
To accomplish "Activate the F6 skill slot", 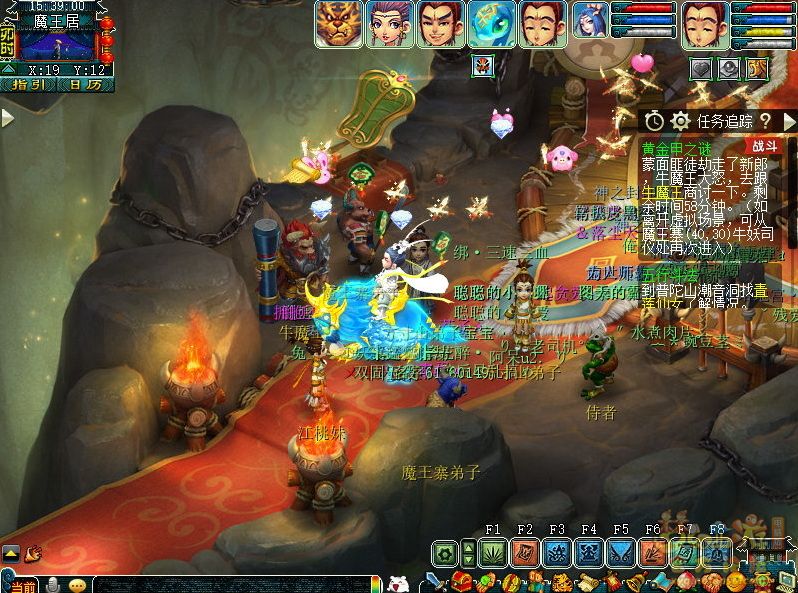I will coord(653,553).
